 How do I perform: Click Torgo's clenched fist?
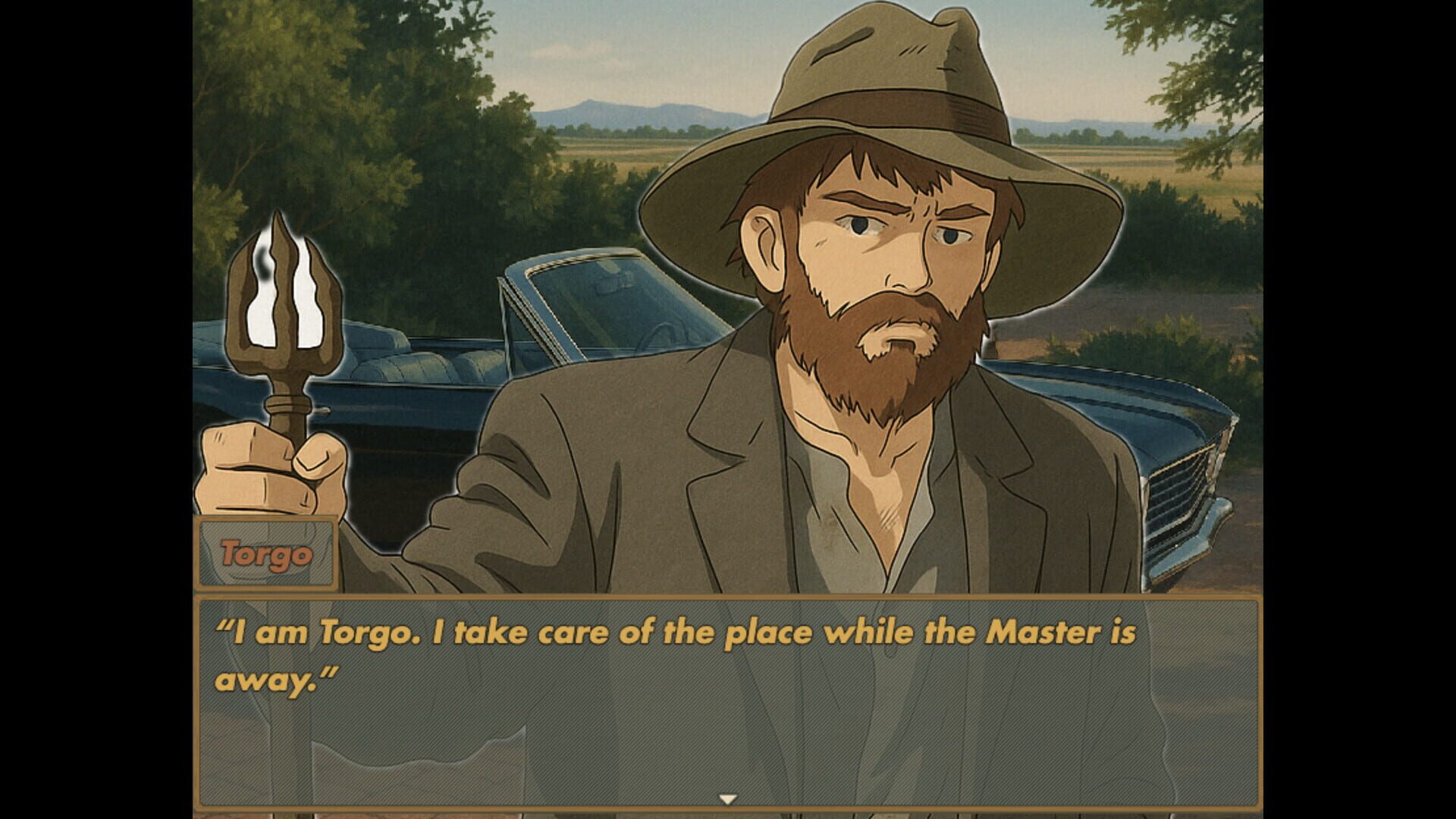(x=258, y=470)
